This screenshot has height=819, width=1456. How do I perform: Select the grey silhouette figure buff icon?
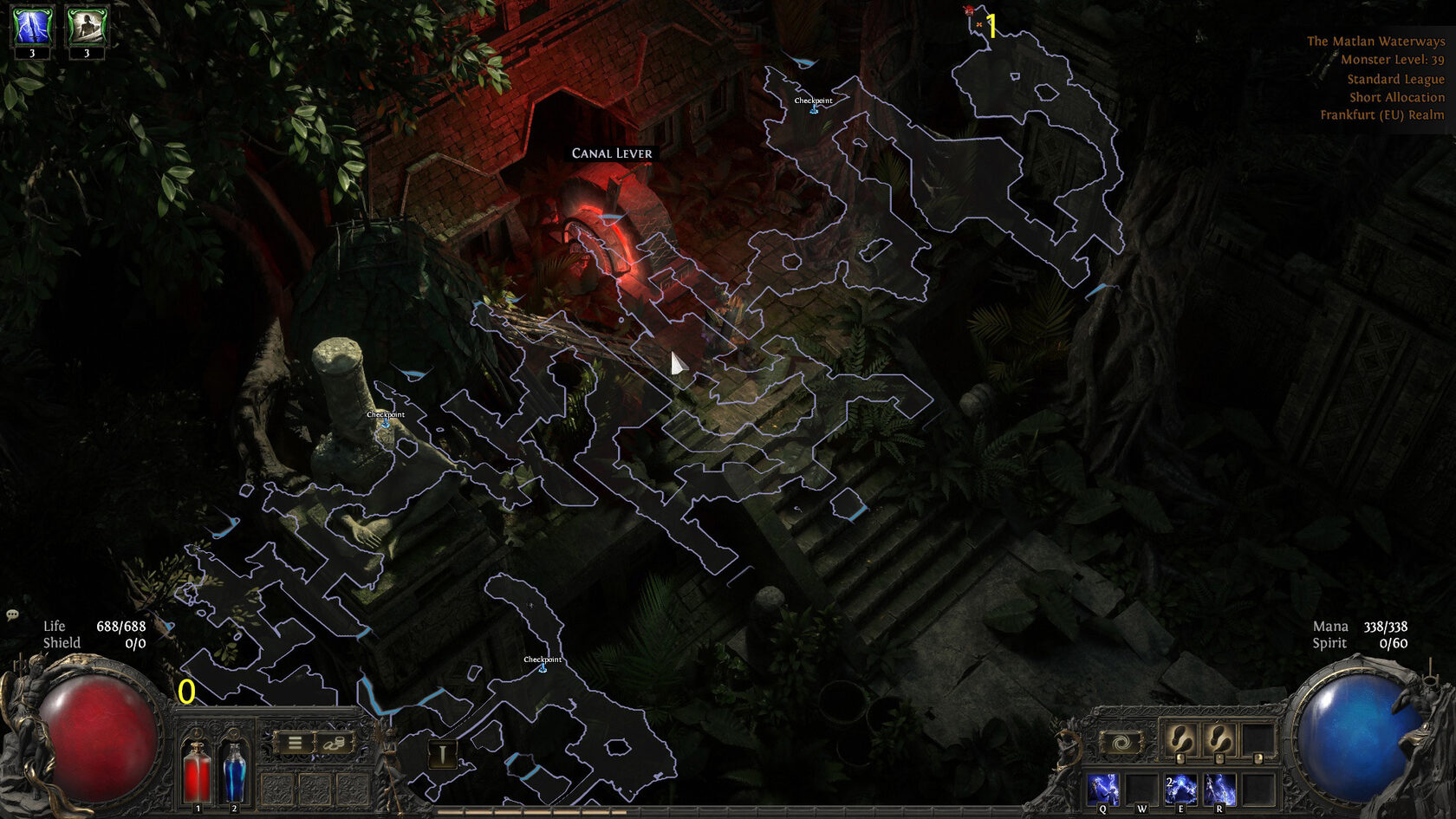(x=87, y=26)
